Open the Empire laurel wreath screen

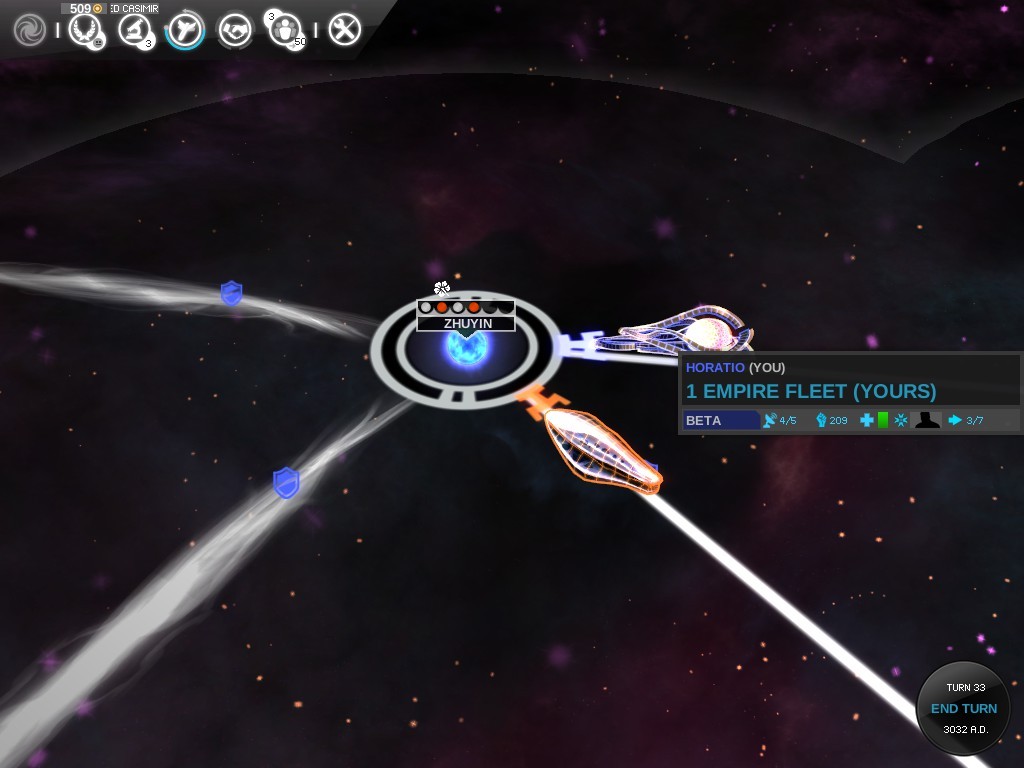click(x=85, y=30)
